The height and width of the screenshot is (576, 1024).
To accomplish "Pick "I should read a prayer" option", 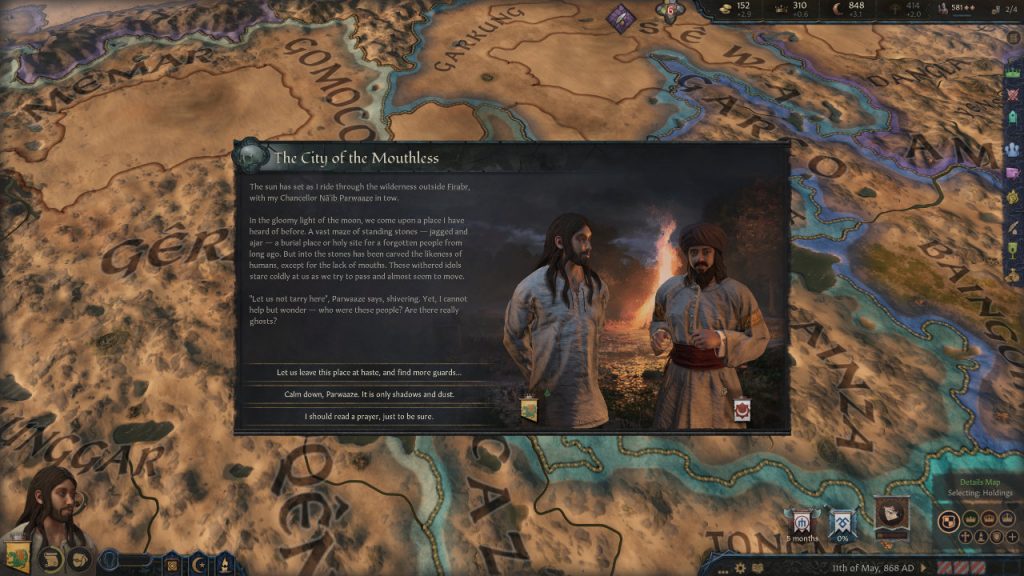I will coord(369,416).
